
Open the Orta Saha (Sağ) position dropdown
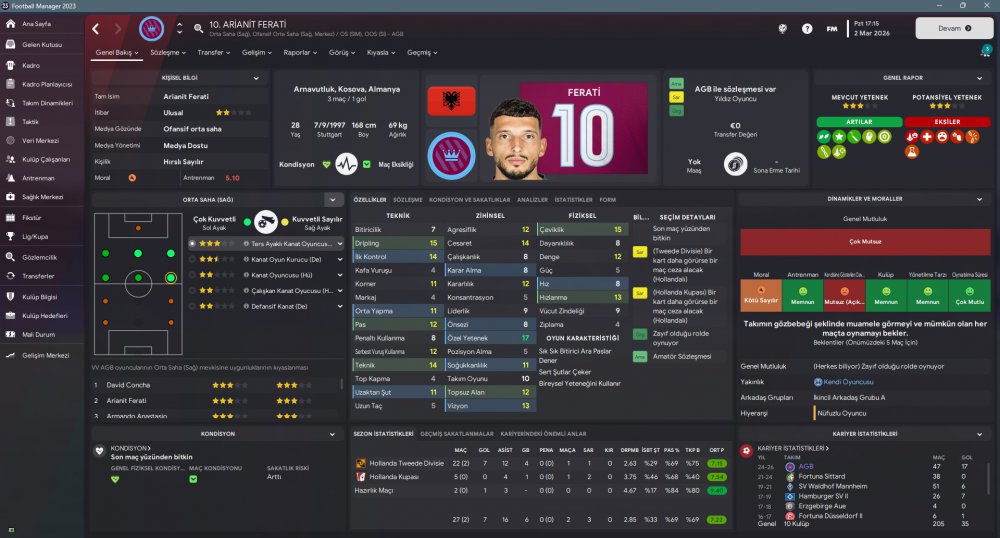pos(333,200)
